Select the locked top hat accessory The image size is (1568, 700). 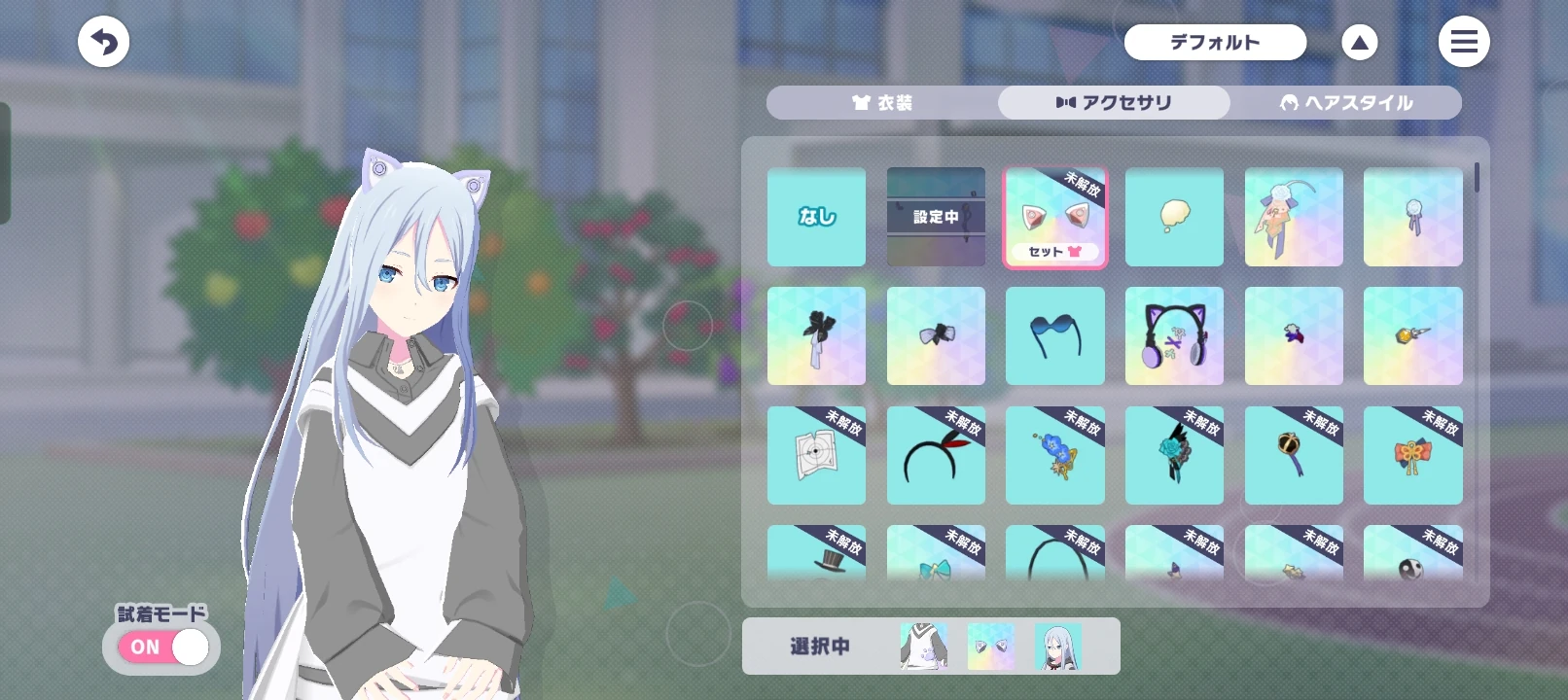tap(816, 564)
